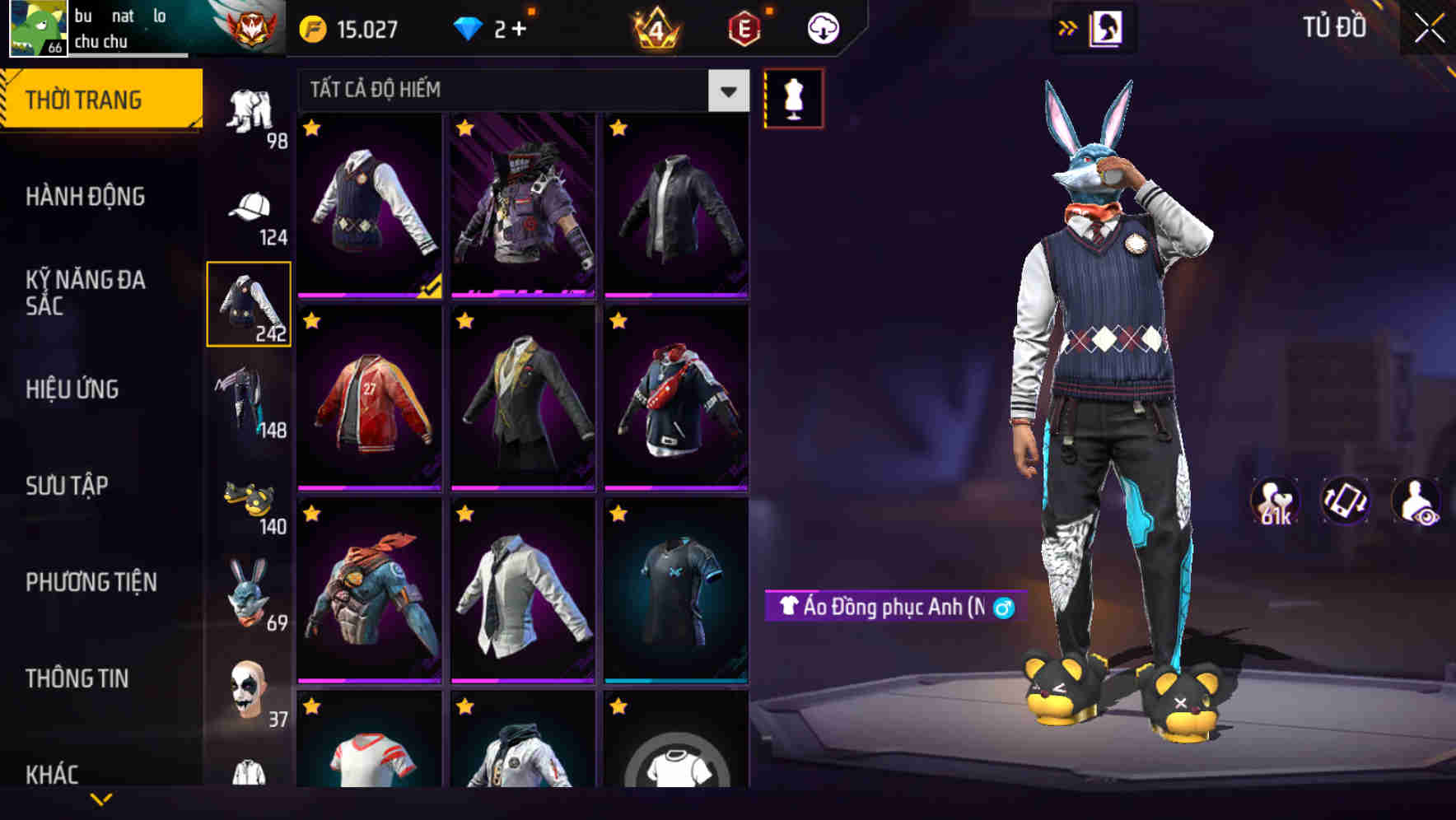Screen dimensions: 1456x820
Task: Open the cloud download icon
Action: coord(821,27)
